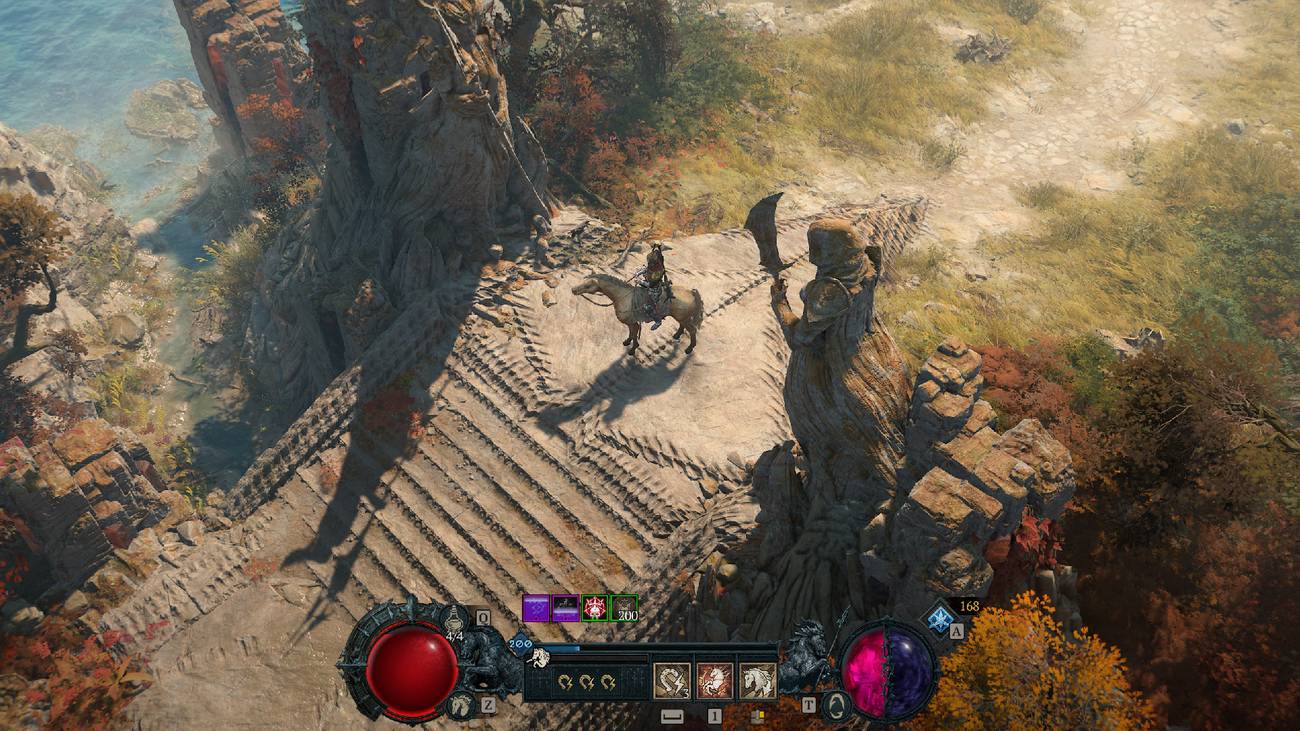Click the green-bordered buff icon showing 200
The image size is (1300, 731).
coord(625,608)
